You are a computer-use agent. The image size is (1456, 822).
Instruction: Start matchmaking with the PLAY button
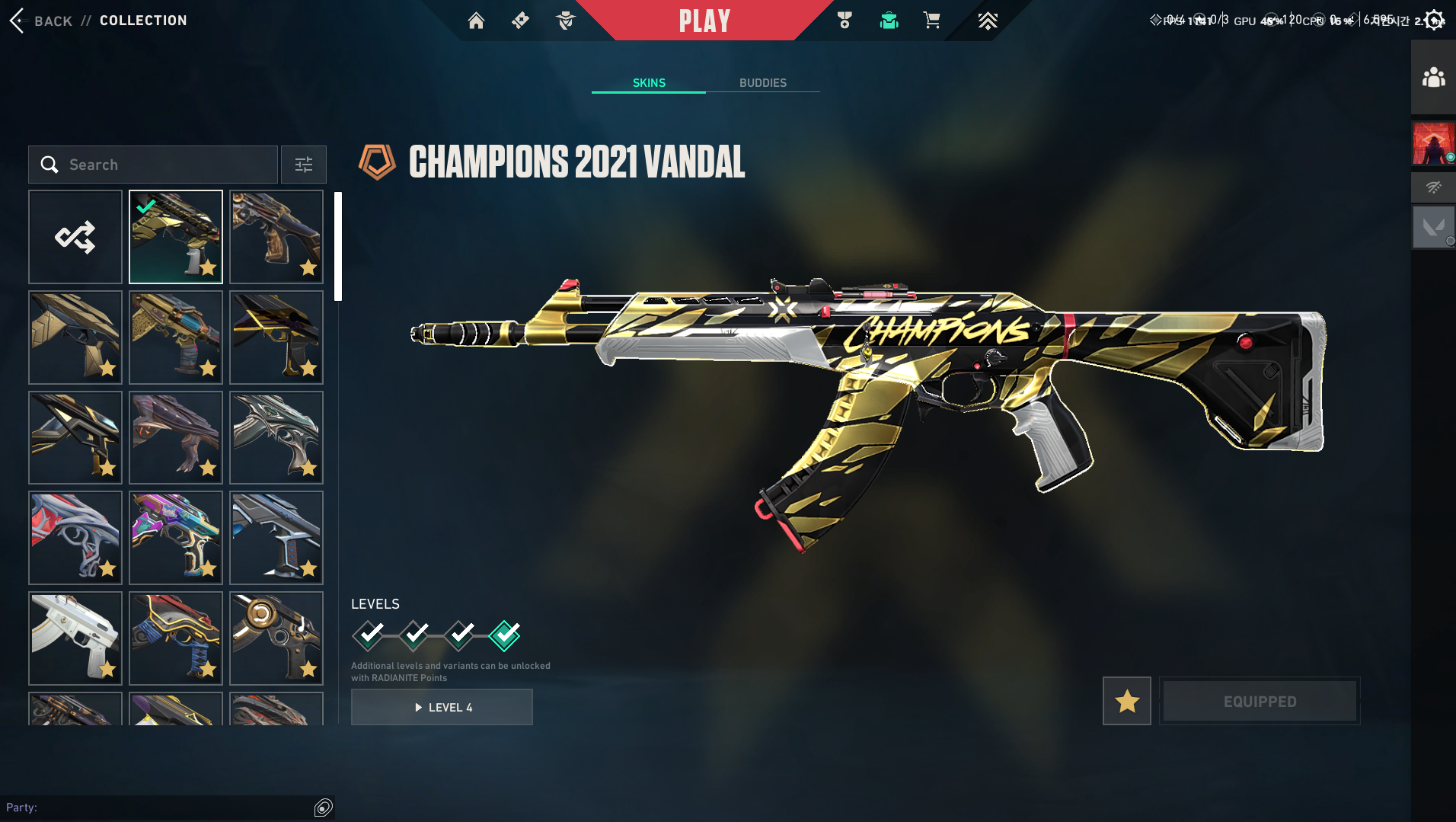[704, 21]
